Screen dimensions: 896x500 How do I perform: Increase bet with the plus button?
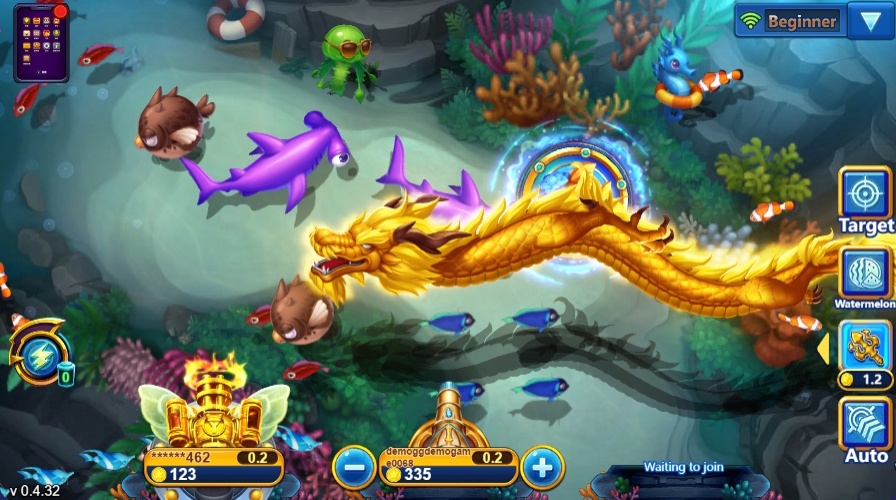click(x=542, y=467)
